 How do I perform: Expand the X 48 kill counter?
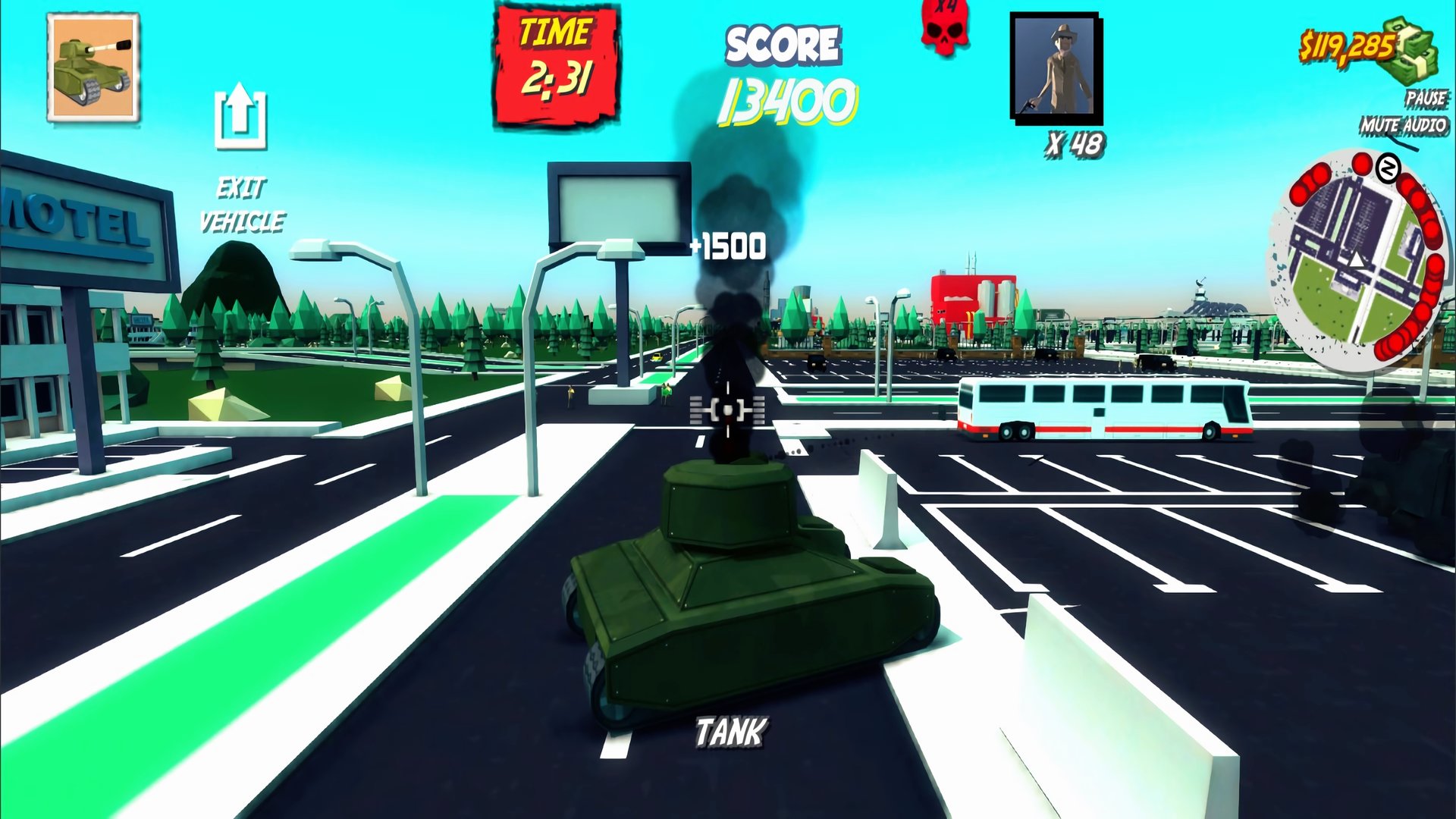click(1075, 139)
